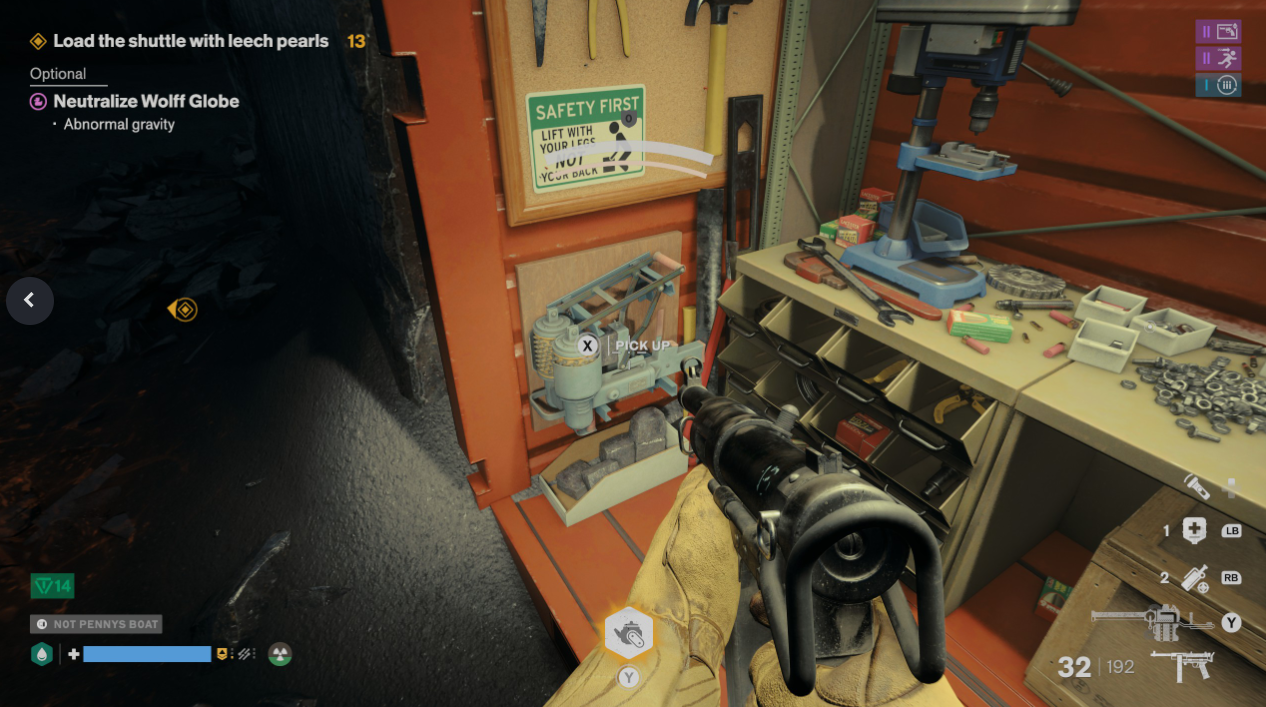Activate the chainsaw hexagon ability

[628, 634]
